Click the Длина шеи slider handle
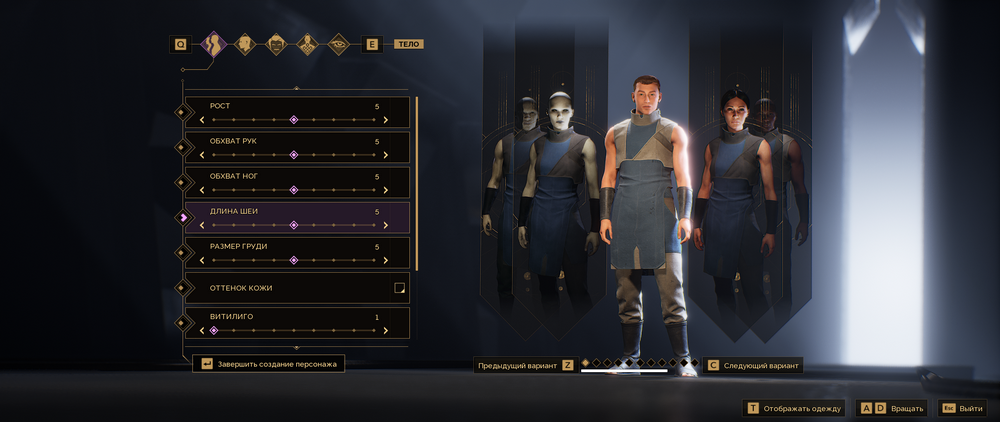Image resolution: width=1000 pixels, height=422 pixels. coord(294,225)
